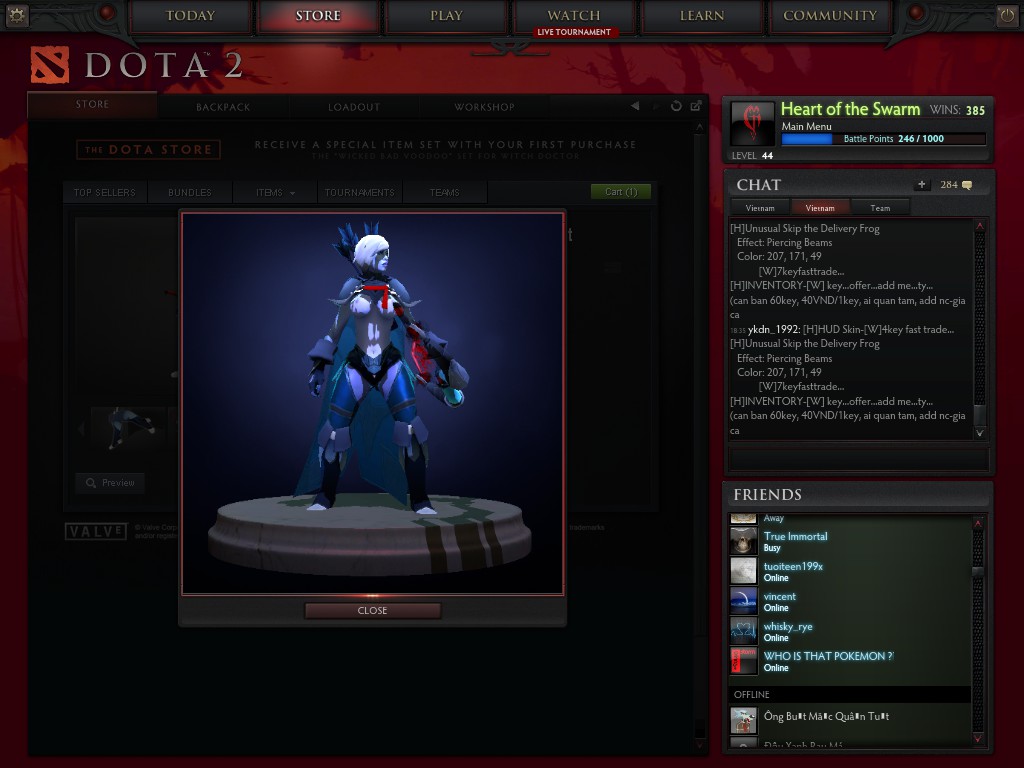Select friend tuoiteen199x
The height and width of the screenshot is (768, 1024).
pos(793,567)
